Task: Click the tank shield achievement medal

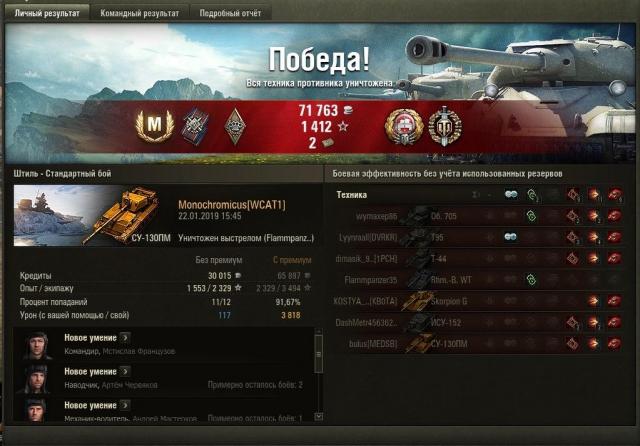Action: pos(444,125)
